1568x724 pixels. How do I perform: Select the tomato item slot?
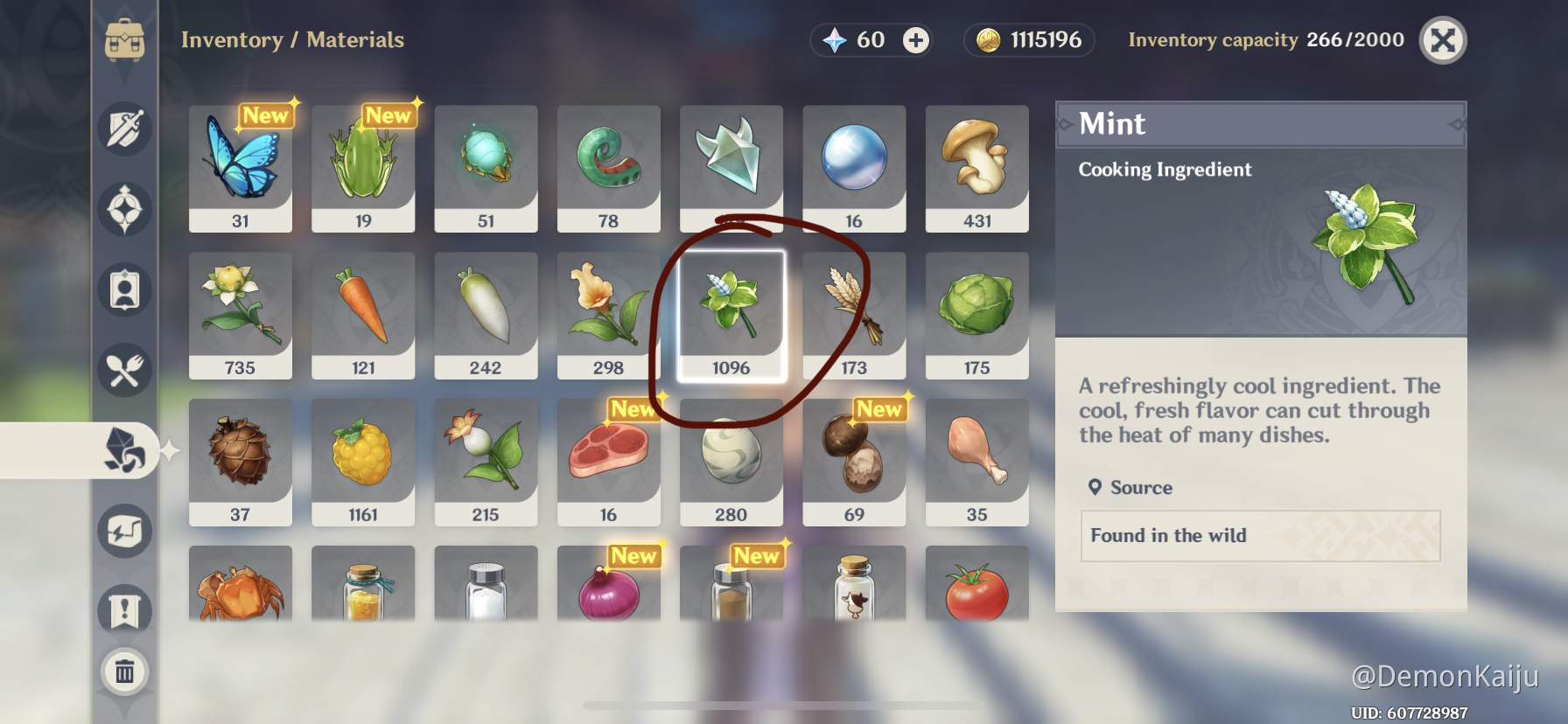pyautogui.click(x=976, y=584)
